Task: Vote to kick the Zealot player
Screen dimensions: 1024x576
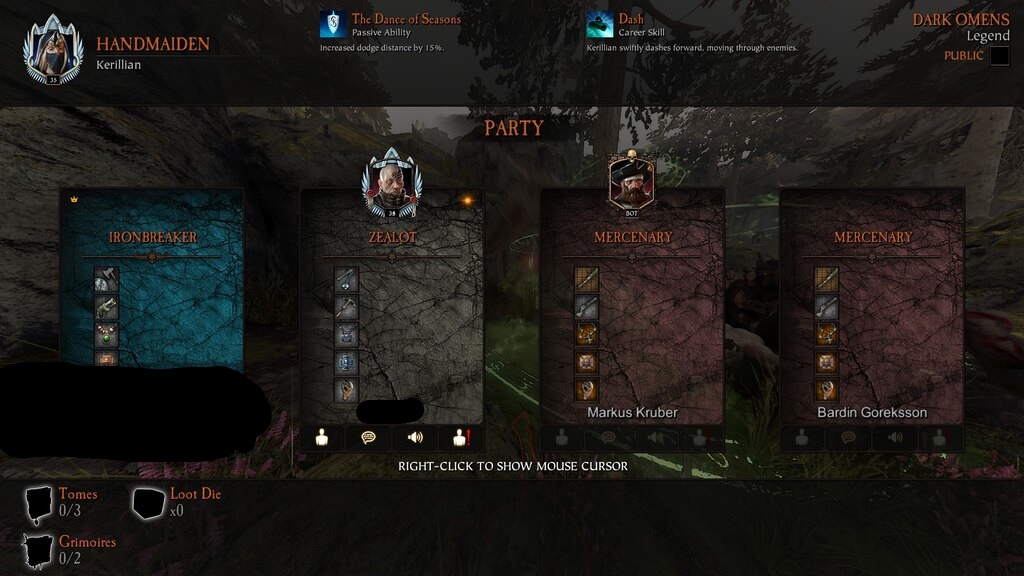Action: 461,437
